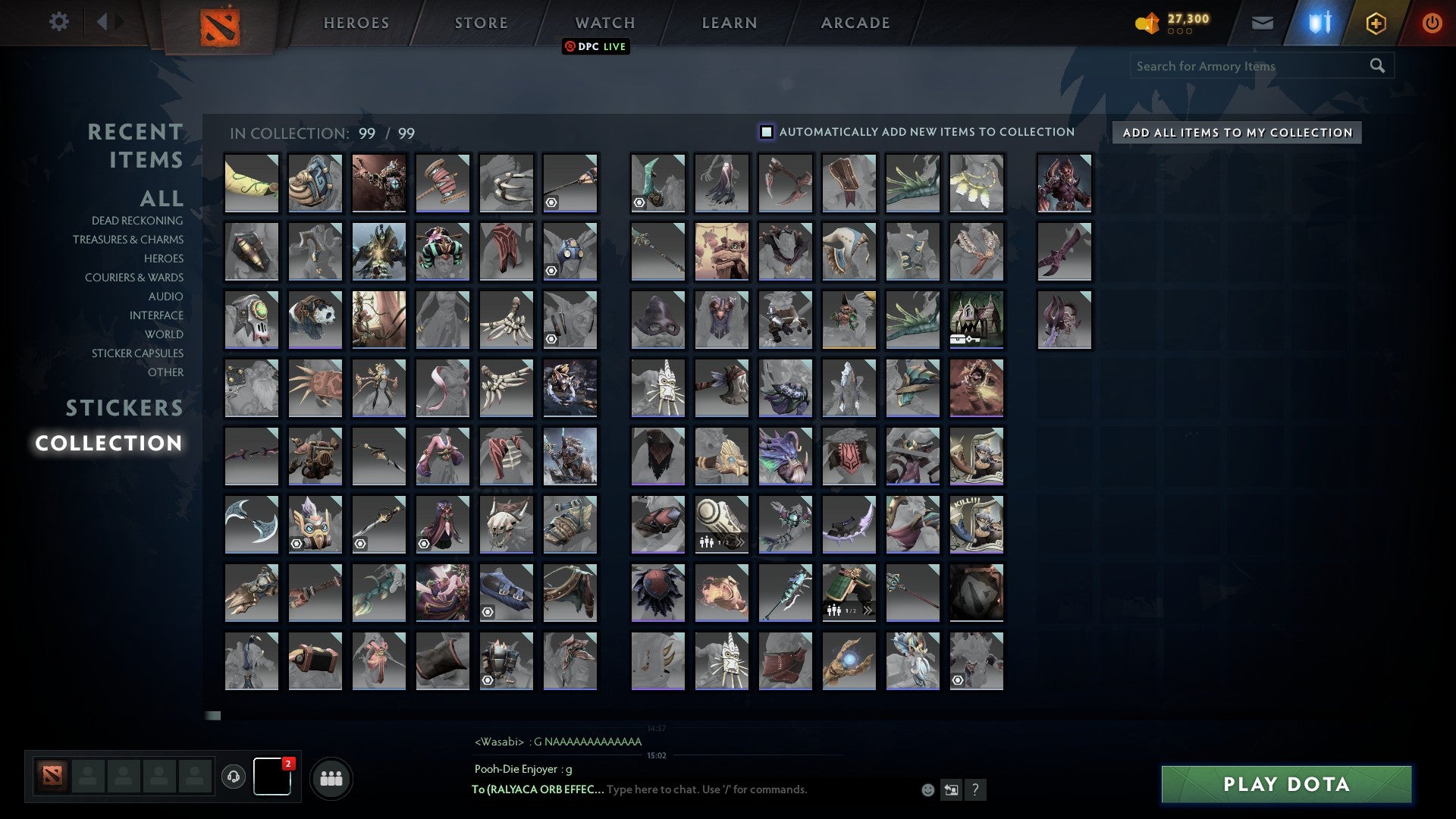Open the mail notifications inbox
This screenshot has height=819, width=1456.
tap(1263, 22)
